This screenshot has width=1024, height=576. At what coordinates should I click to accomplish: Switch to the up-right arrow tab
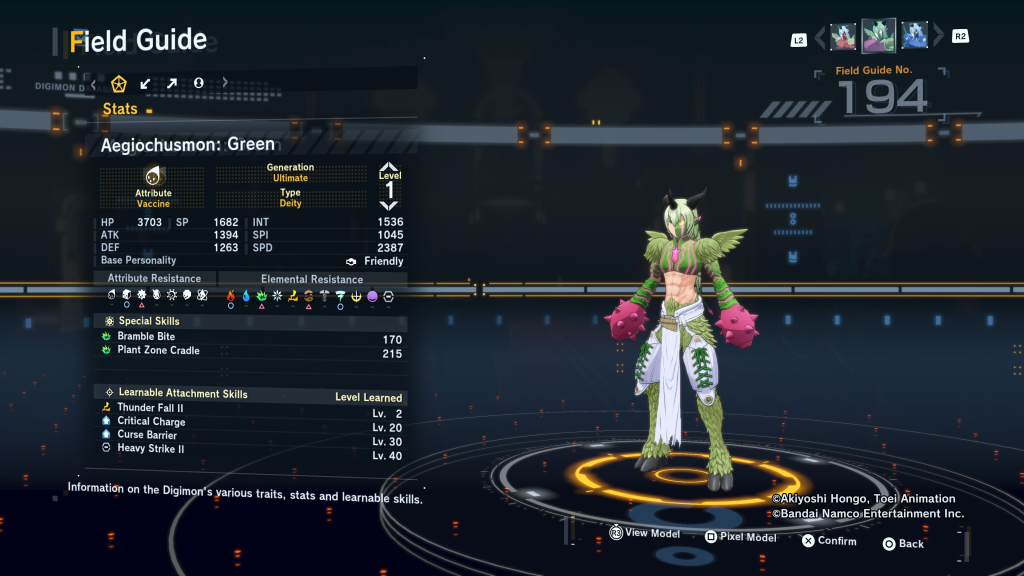pyautogui.click(x=172, y=83)
